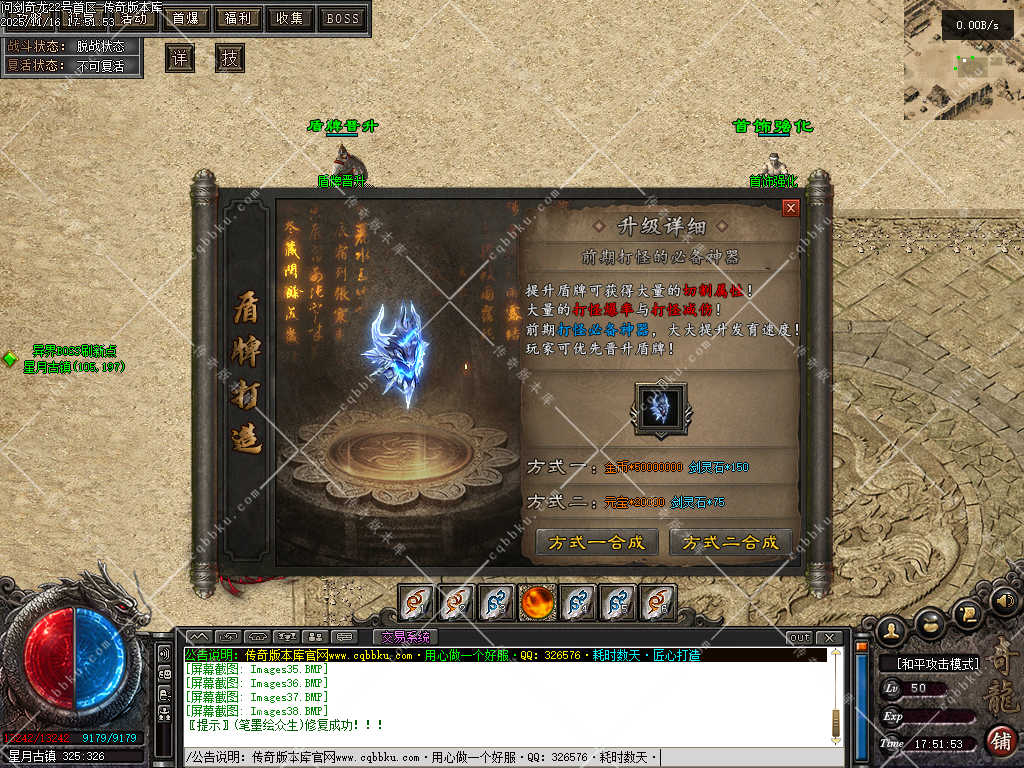Open the character portrait round button

click(x=891, y=629)
